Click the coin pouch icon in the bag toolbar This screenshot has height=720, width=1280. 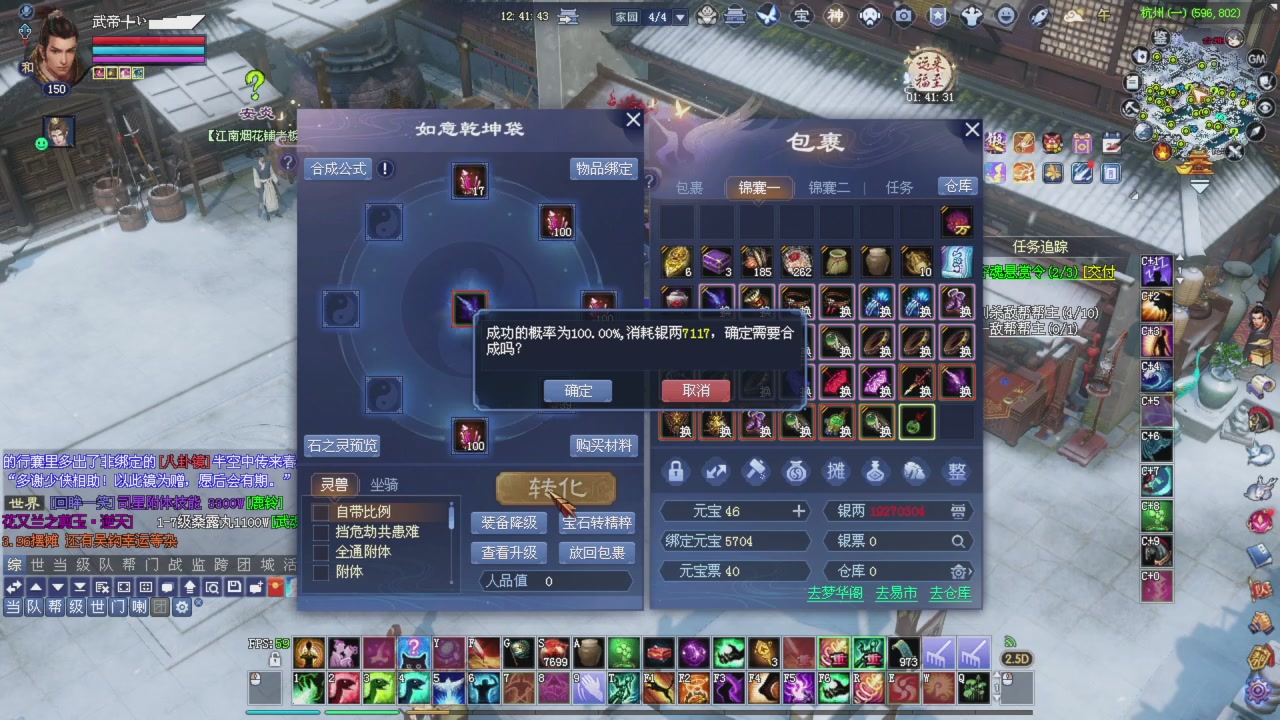pyautogui.click(x=796, y=471)
